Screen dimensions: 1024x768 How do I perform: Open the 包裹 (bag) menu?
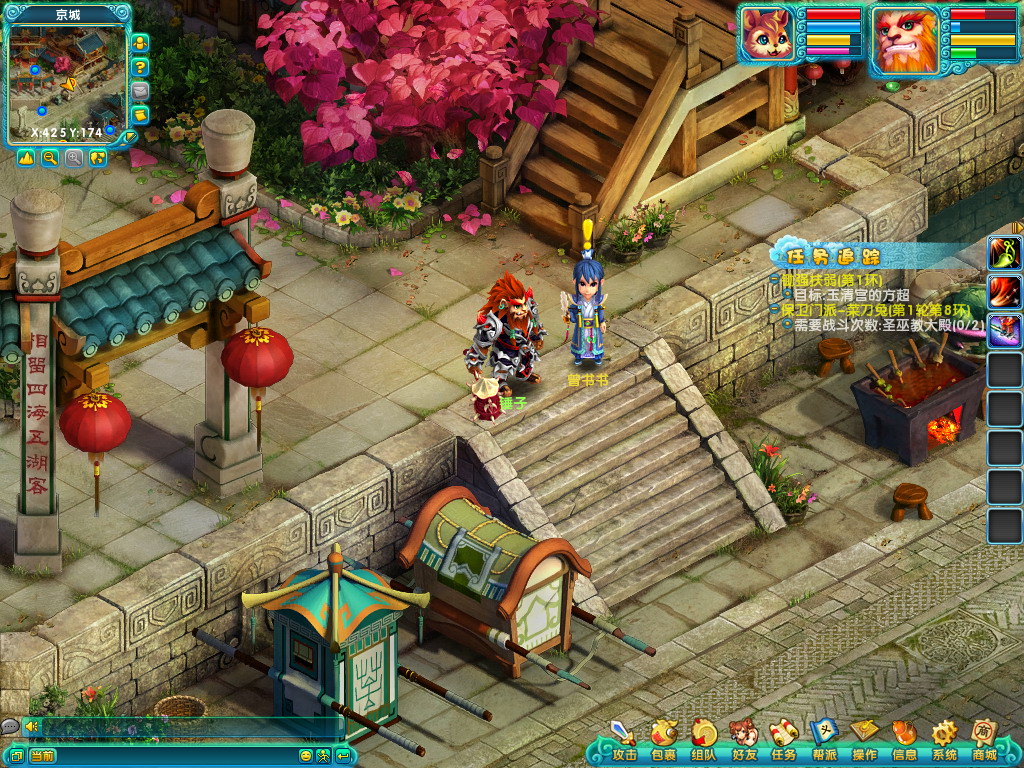coord(664,739)
